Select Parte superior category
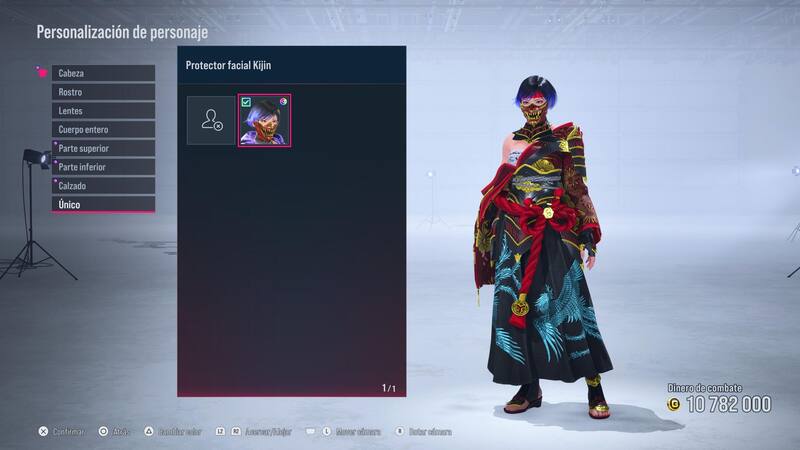Image resolution: width=800 pixels, height=450 pixels. coord(104,148)
